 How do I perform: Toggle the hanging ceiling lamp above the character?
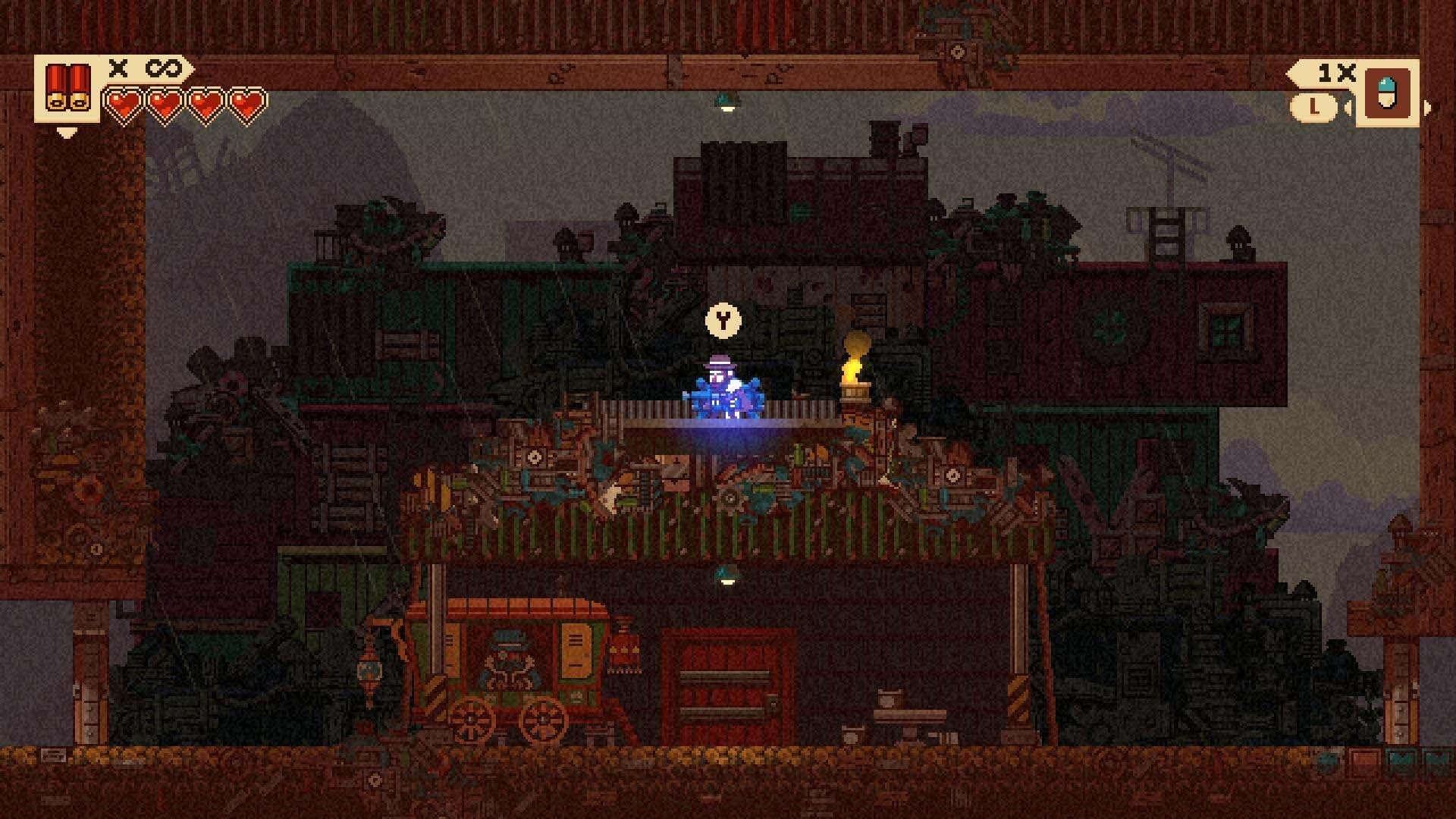click(x=726, y=105)
